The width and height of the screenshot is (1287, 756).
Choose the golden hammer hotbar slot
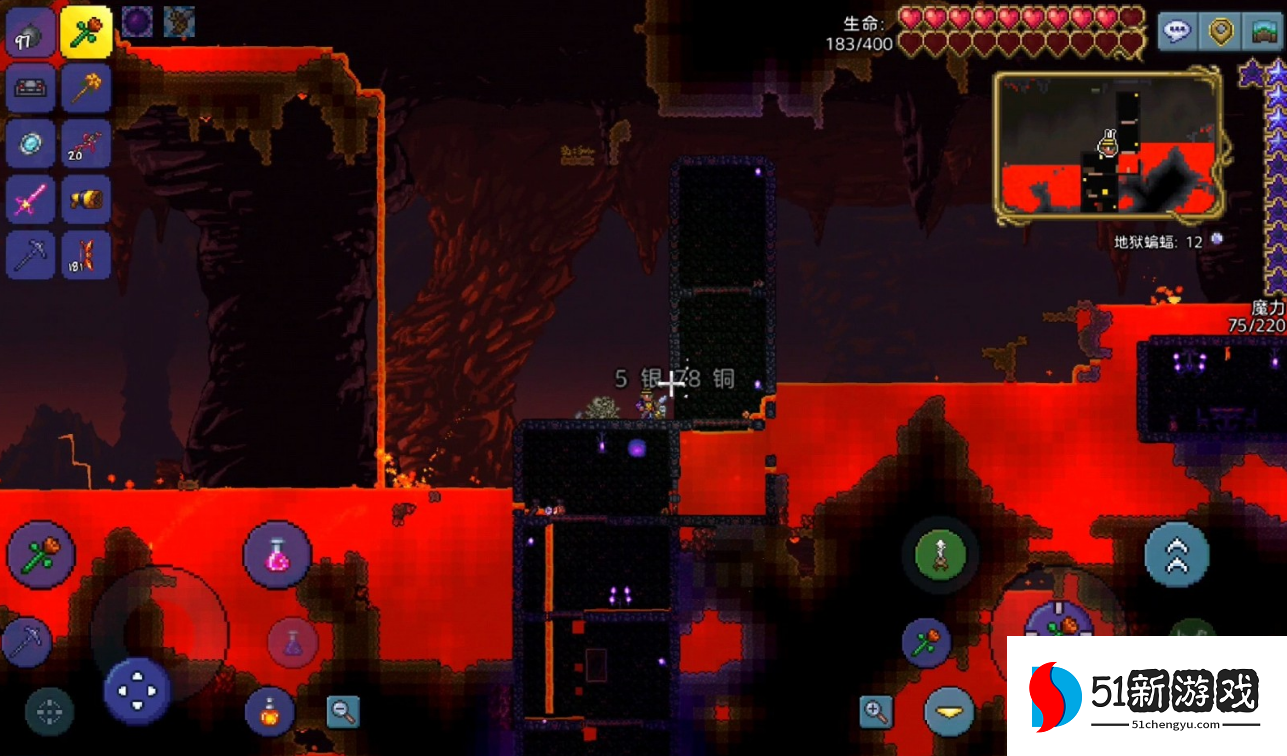tap(85, 88)
